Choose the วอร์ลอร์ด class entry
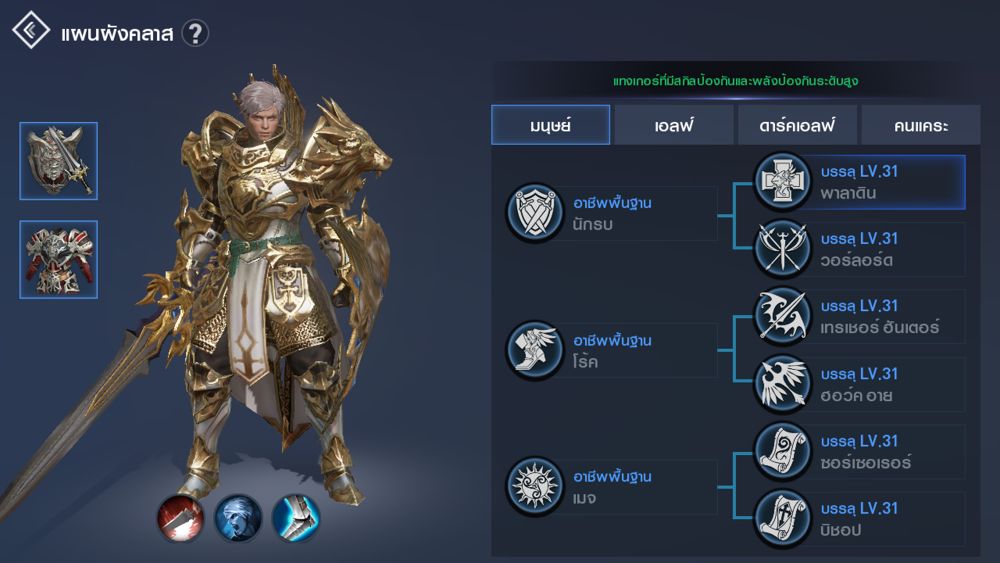 860,249
